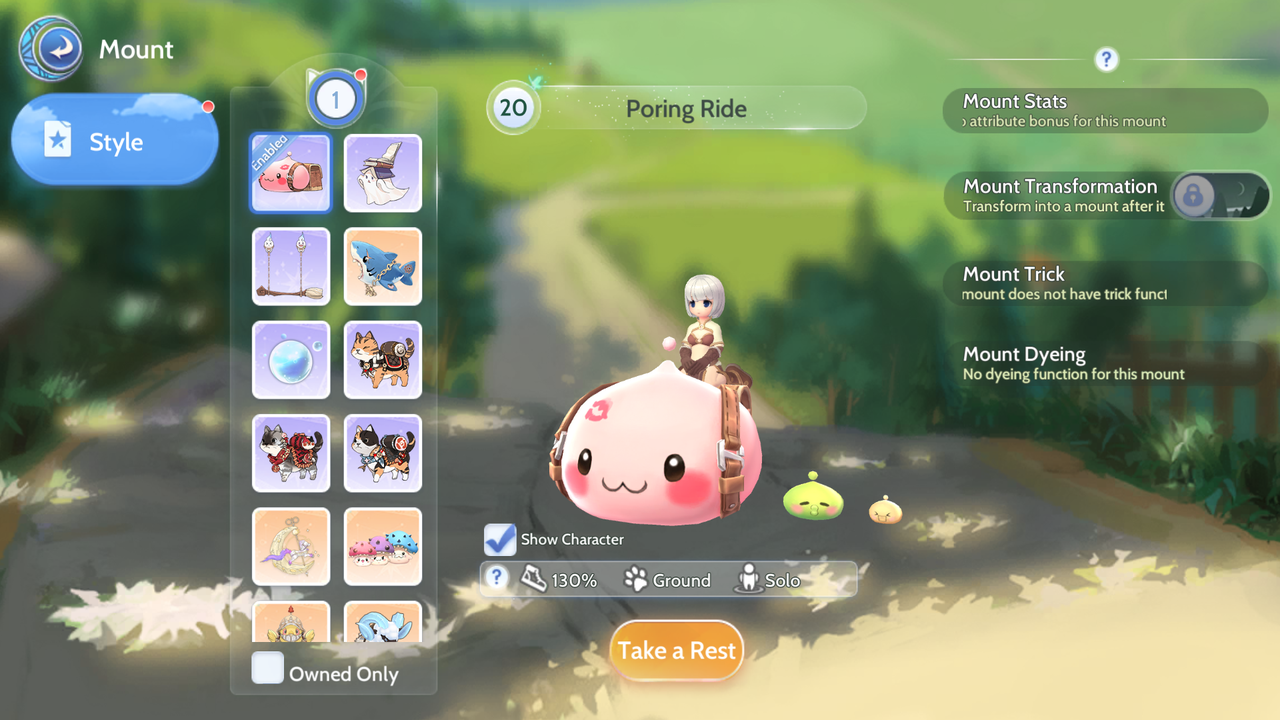Image resolution: width=1280 pixels, height=720 pixels.
Task: Select the gray cat with red armor mount
Action: click(x=290, y=453)
